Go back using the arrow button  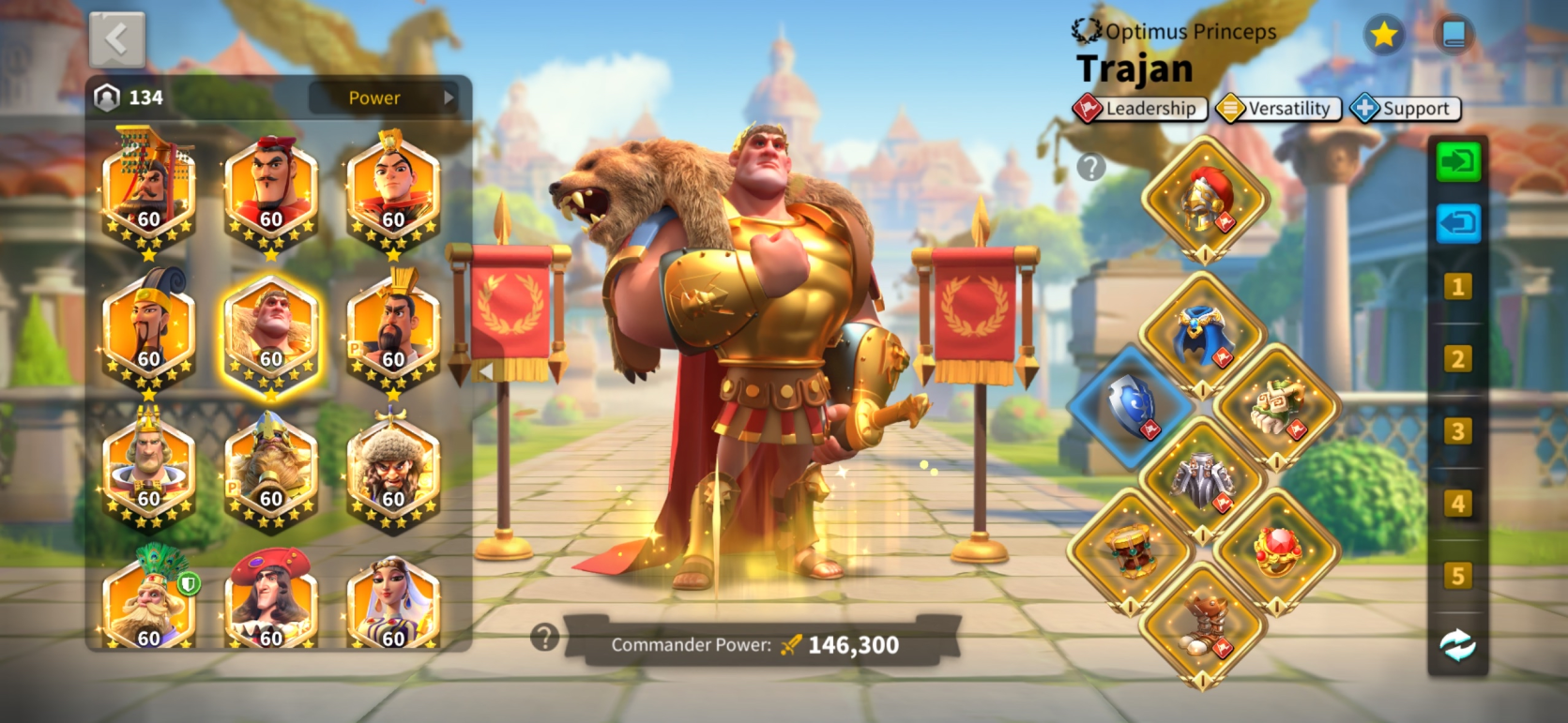point(117,39)
